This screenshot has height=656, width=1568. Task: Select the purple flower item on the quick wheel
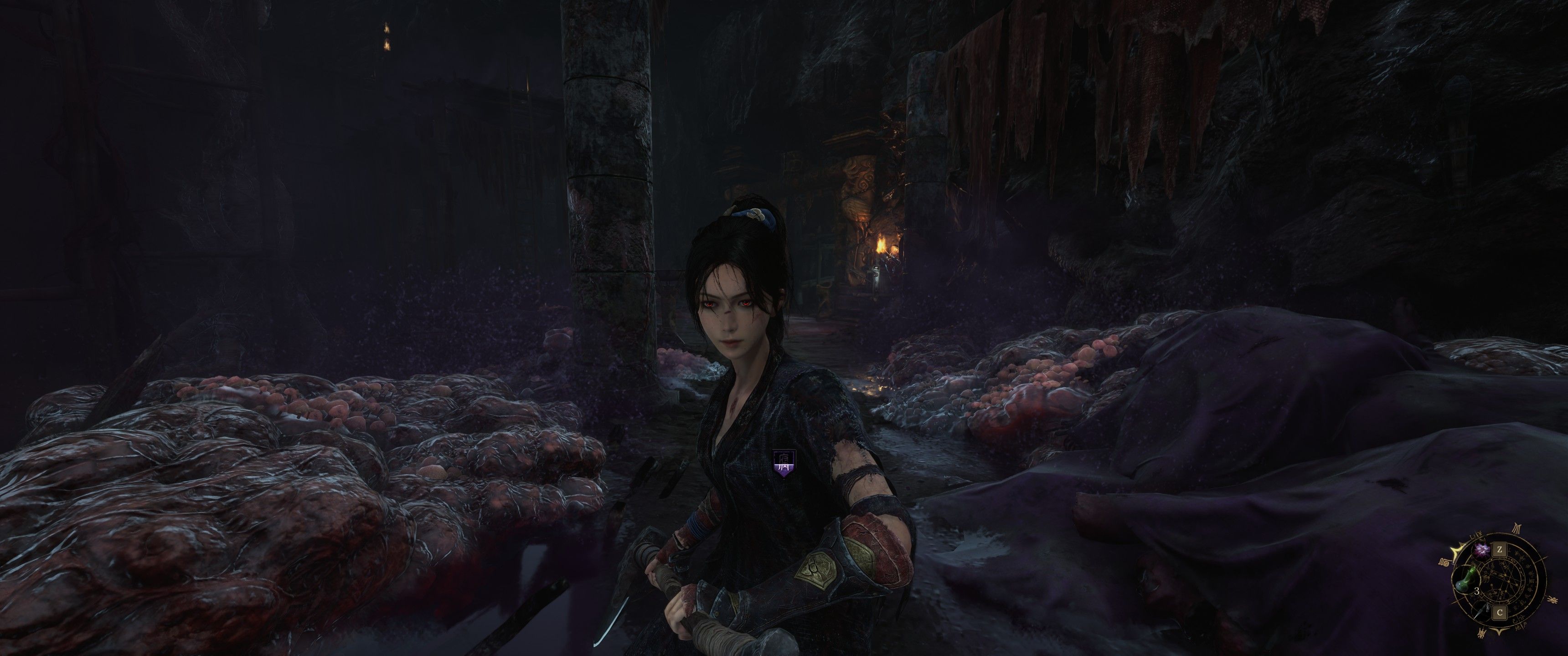click(1482, 551)
